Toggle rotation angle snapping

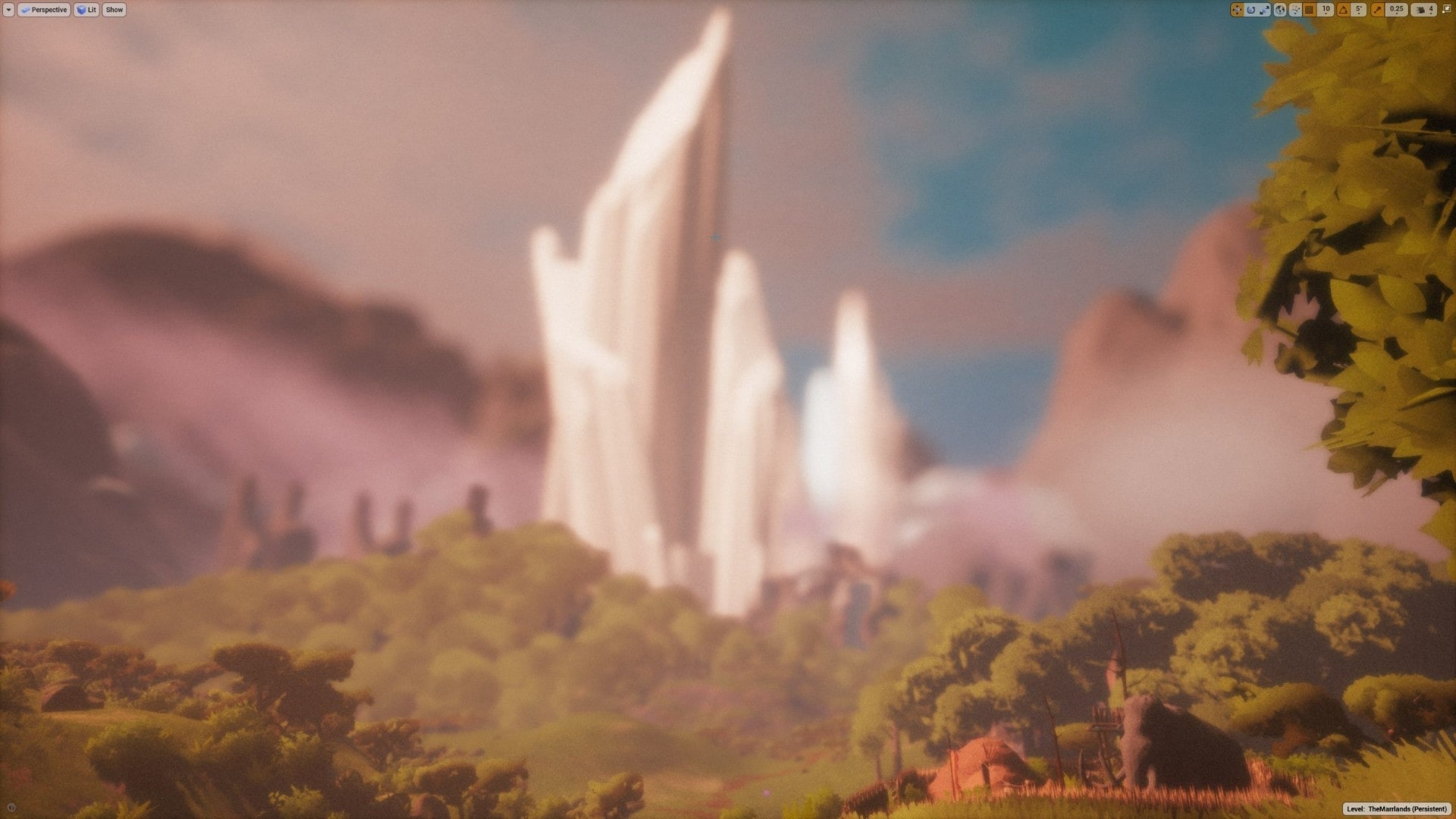(x=1343, y=10)
